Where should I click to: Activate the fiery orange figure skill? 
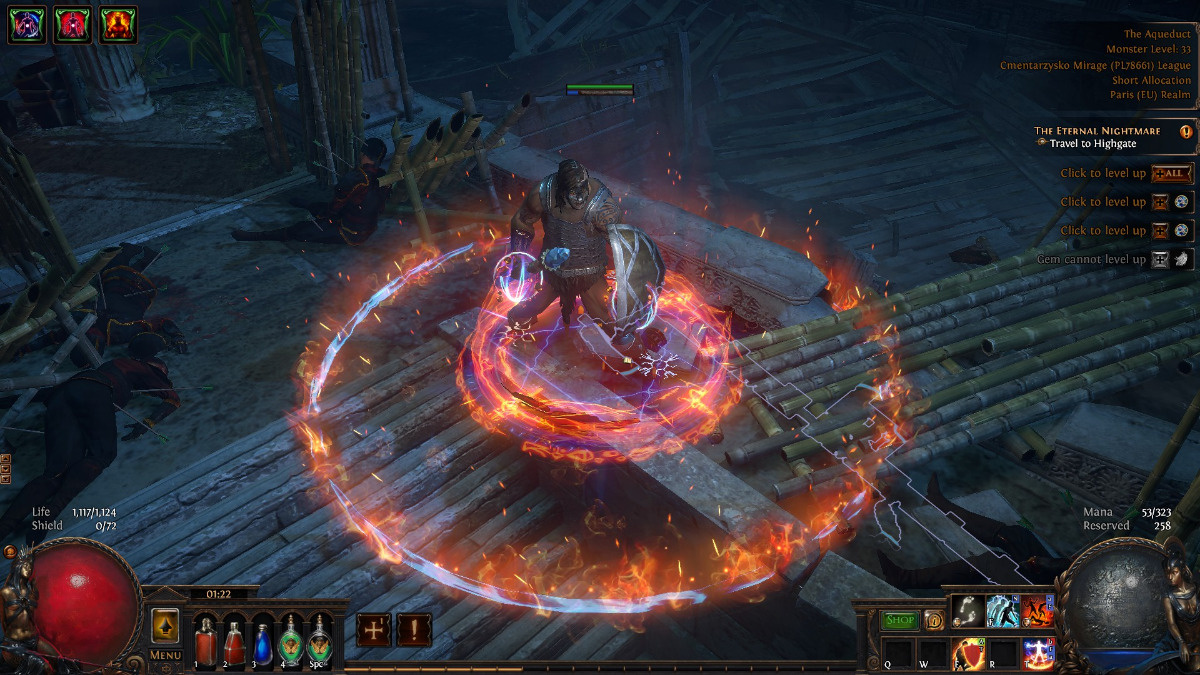(1036, 612)
